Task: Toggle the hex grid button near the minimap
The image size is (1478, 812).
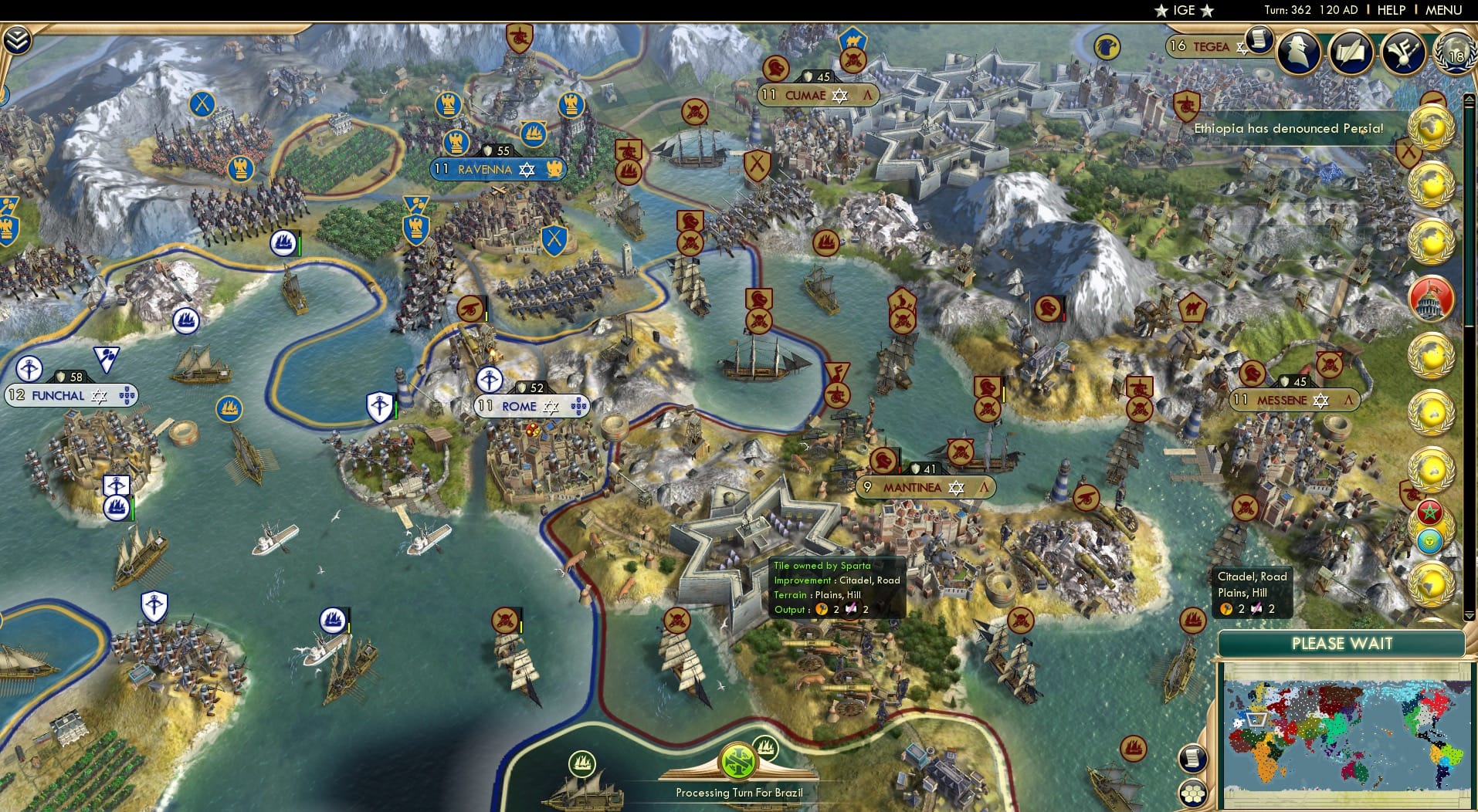Action: click(1193, 793)
